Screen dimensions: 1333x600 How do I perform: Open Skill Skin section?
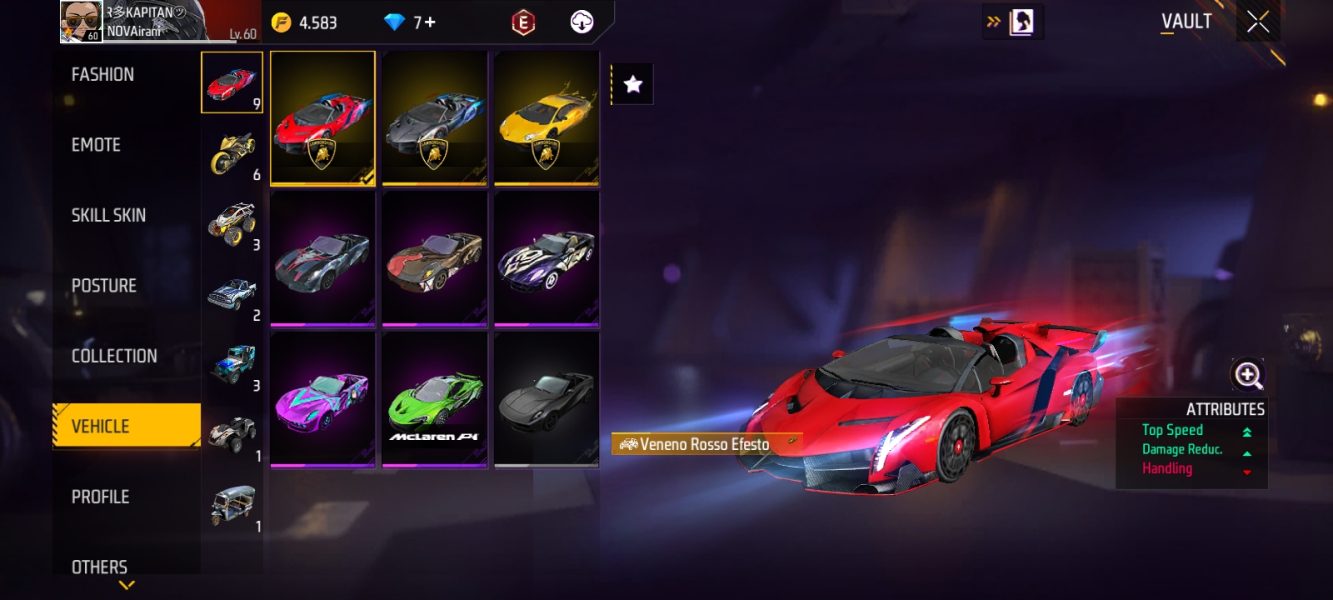pos(108,215)
